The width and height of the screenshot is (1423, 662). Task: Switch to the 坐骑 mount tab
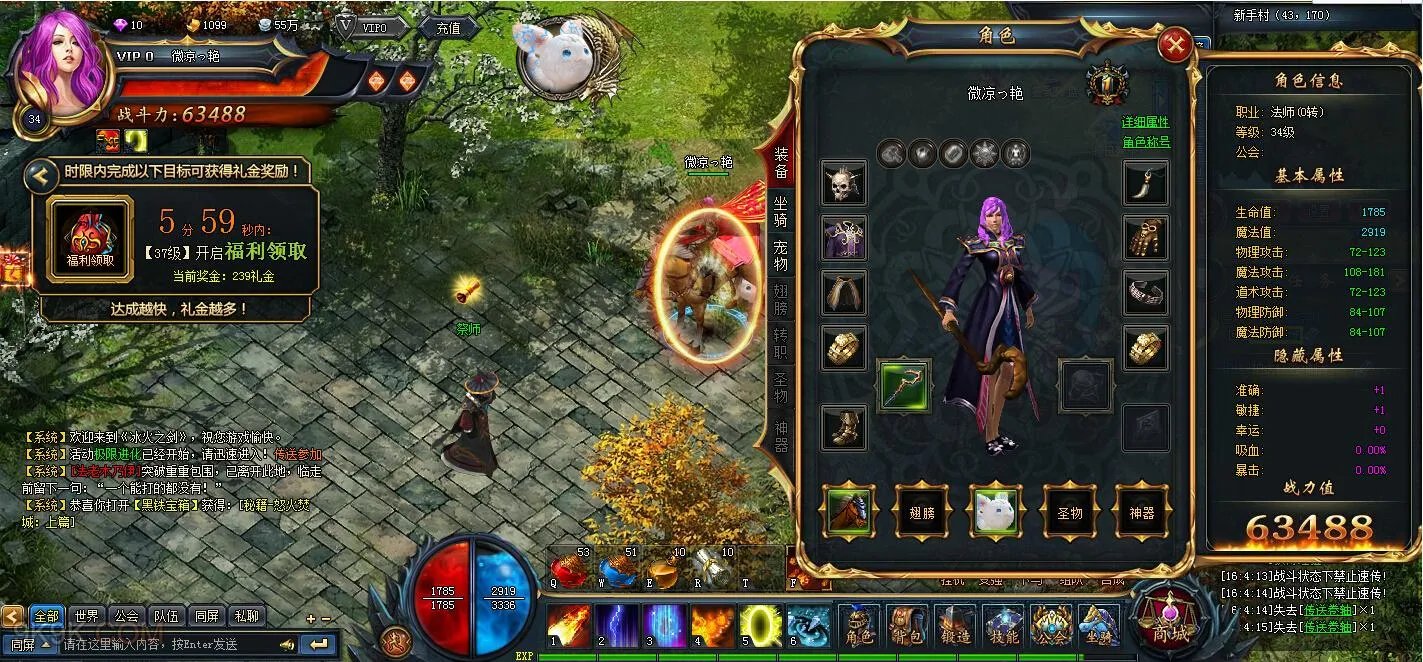(780, 210)
